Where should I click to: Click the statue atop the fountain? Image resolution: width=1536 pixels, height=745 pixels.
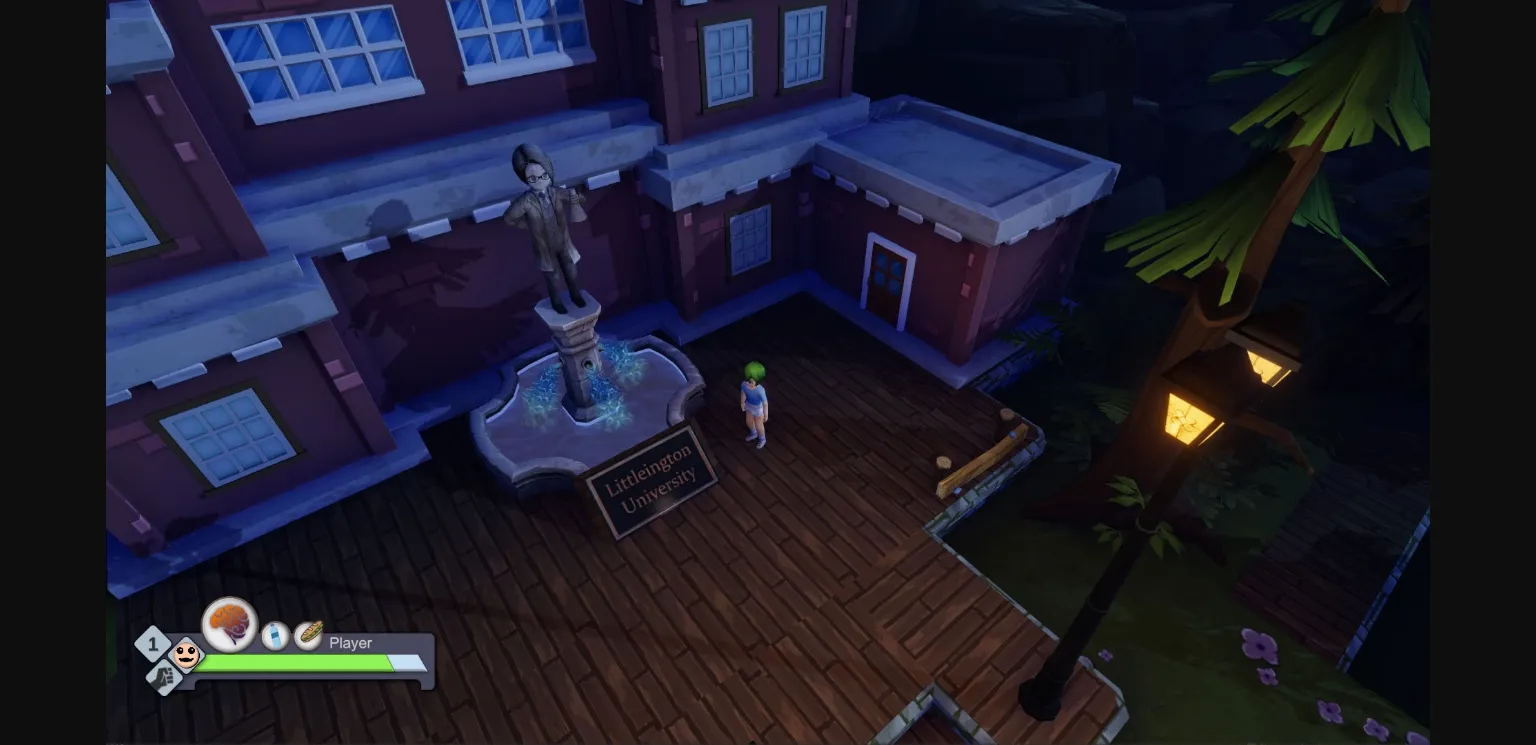coord(550,220)
